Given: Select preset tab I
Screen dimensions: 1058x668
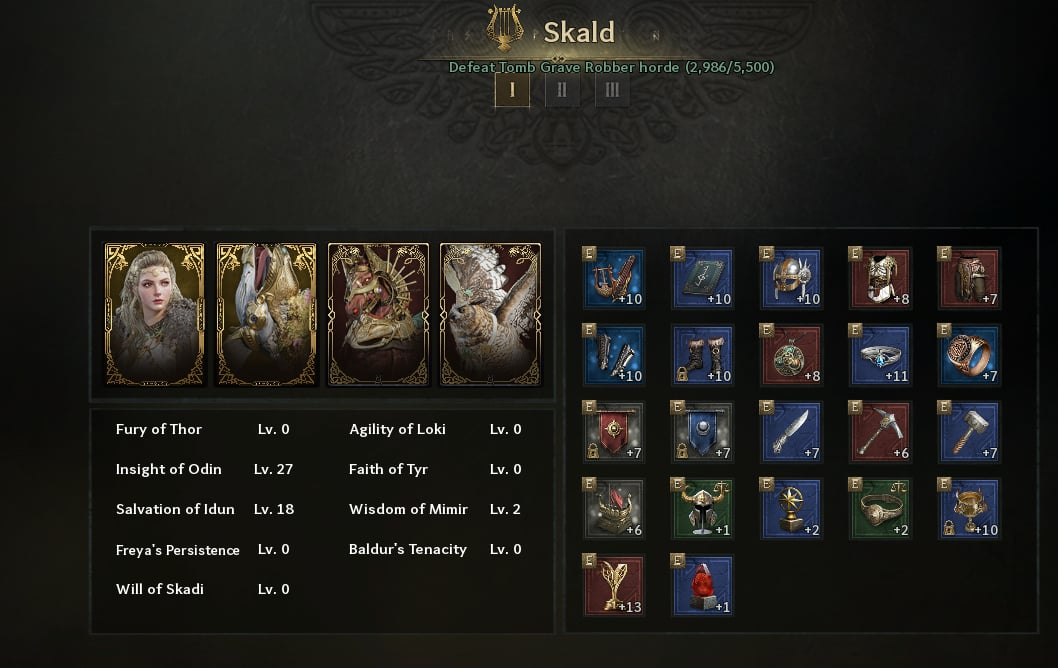Looking at the screenshot, I should point(512,91).
